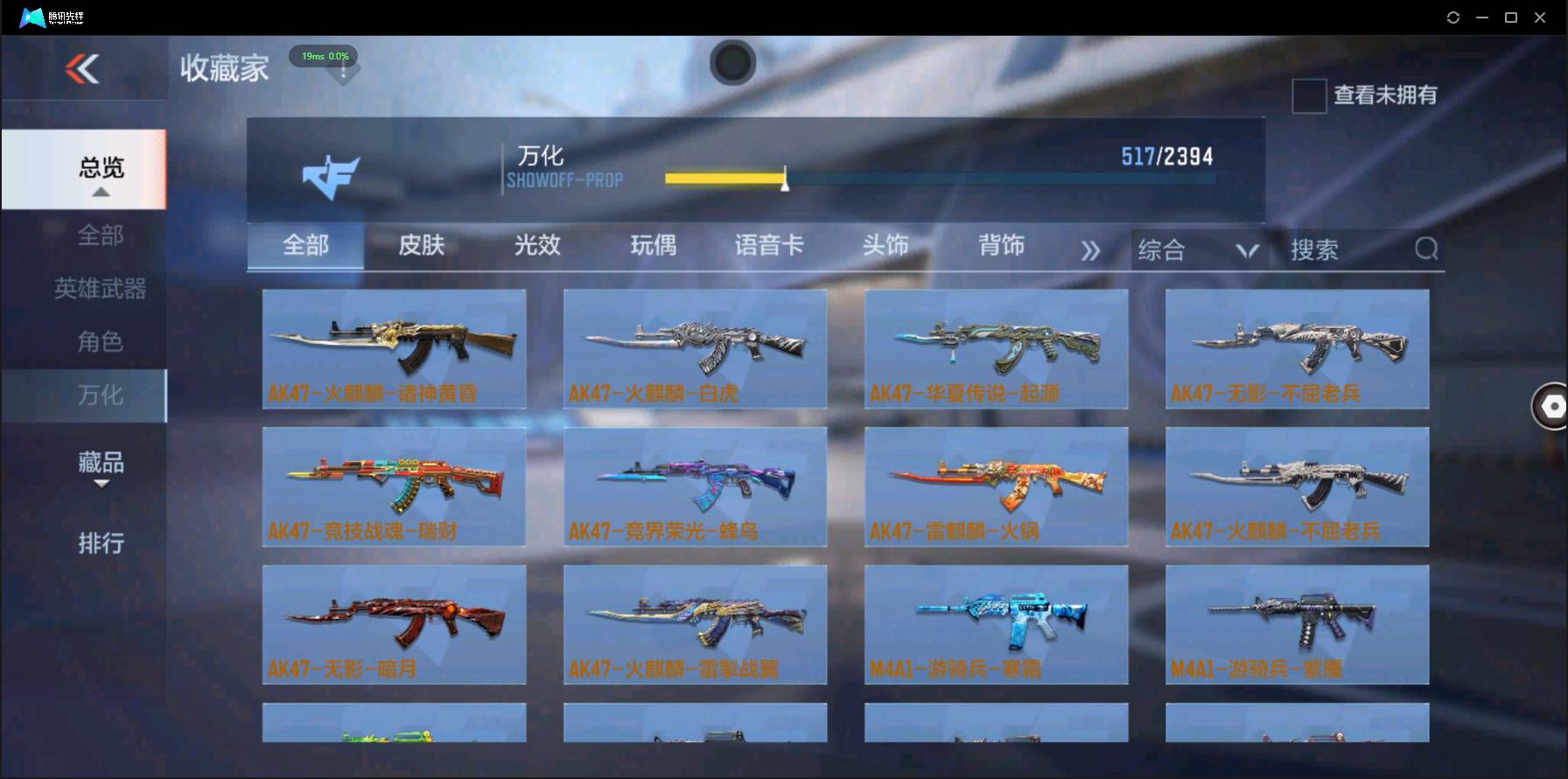This screenshot has width=1568, height=779.
Task: Click the Tencent accelerator logo top-left
Action: [x=31, y=17]
